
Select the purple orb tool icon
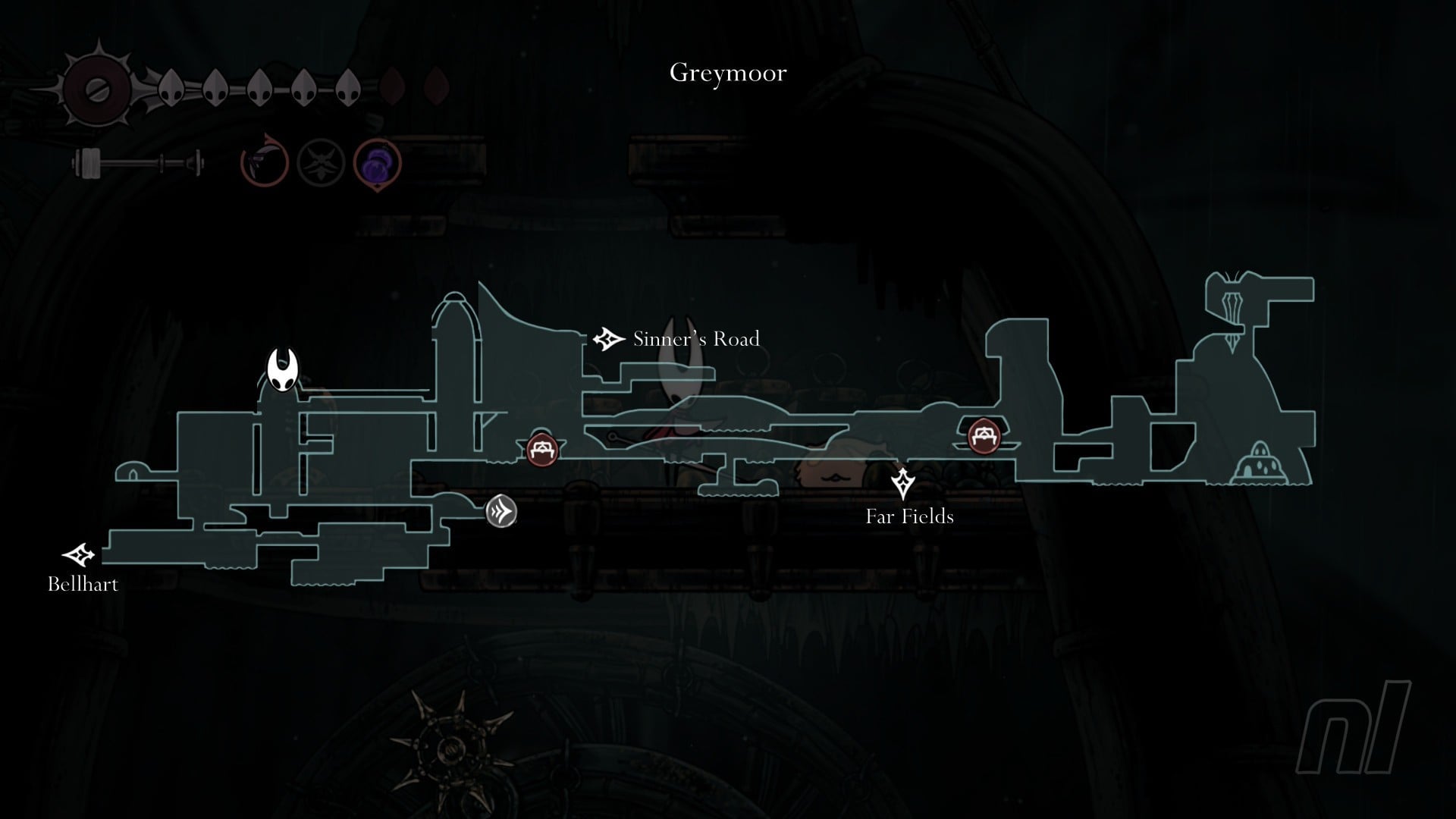(378, 163)
